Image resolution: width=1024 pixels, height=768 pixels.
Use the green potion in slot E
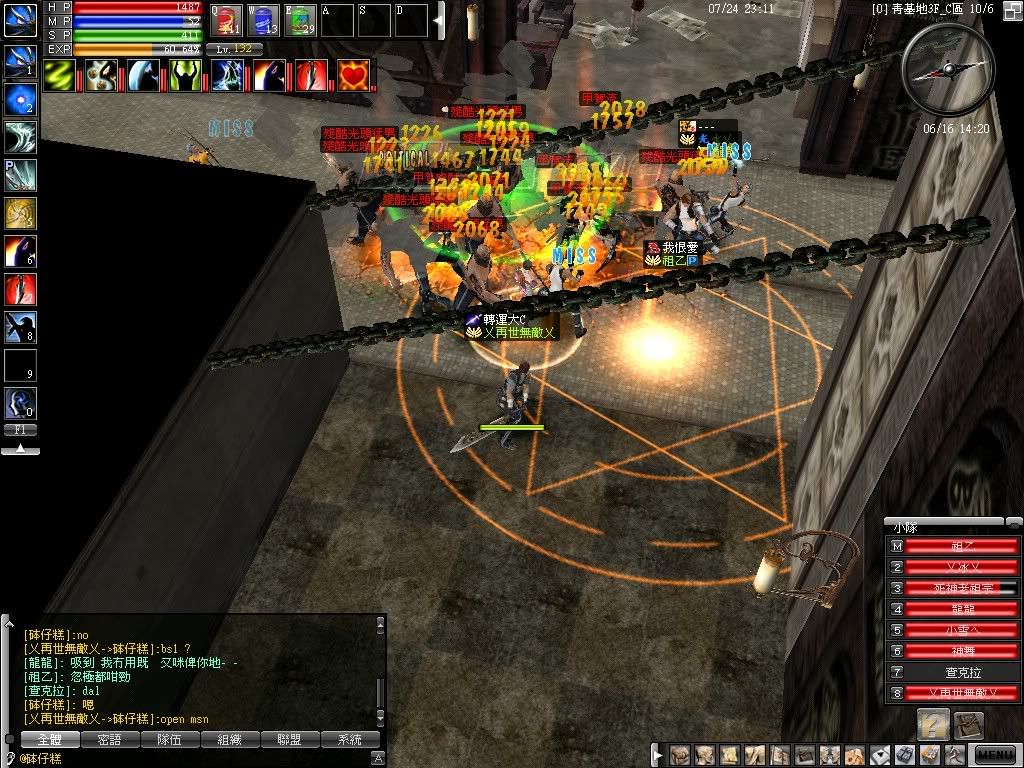pyautogui.click(x=300, y=20)
